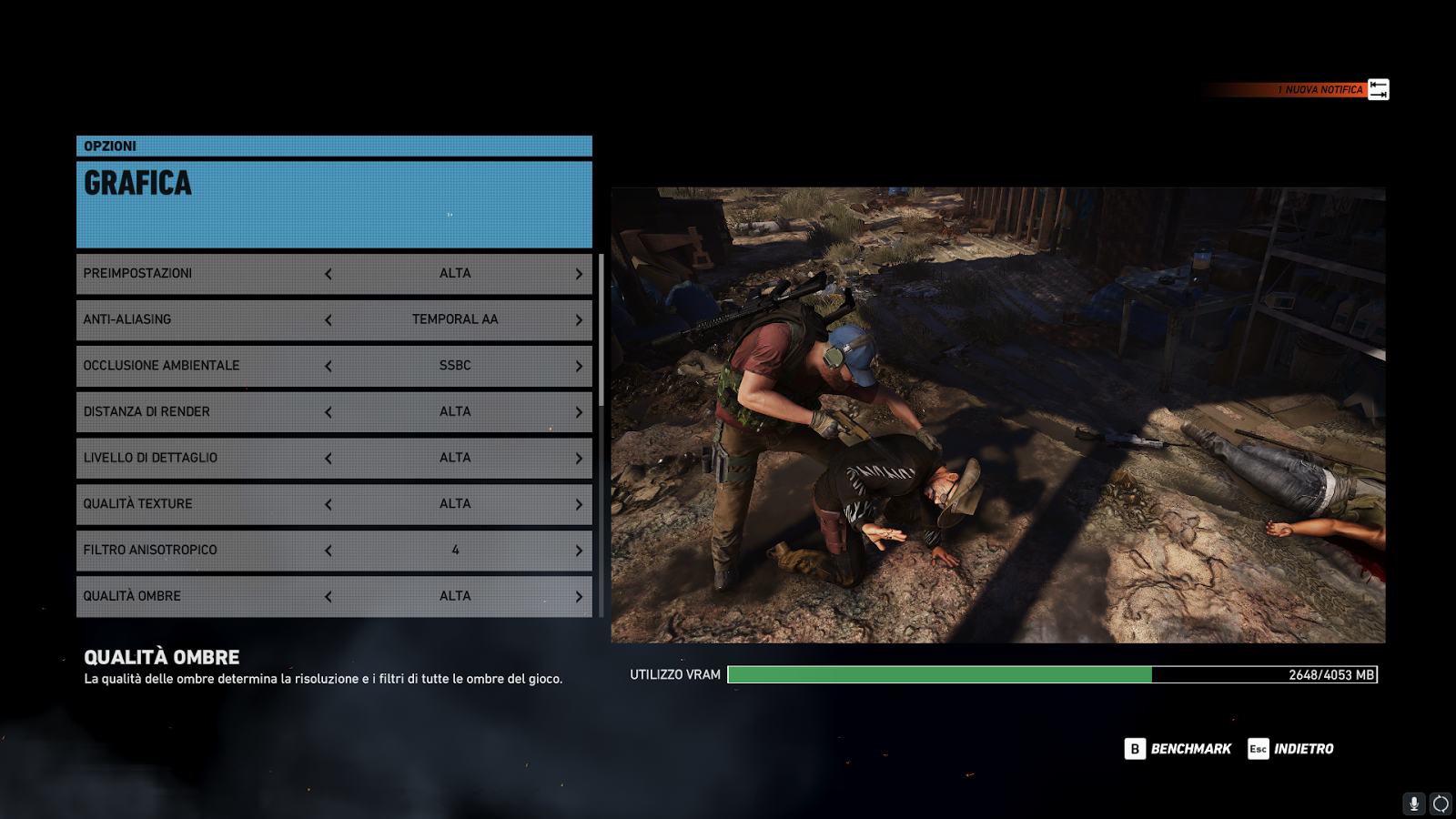
Task: Advance Occlusione Ambientale to the next mode
Action: (579, 366)
